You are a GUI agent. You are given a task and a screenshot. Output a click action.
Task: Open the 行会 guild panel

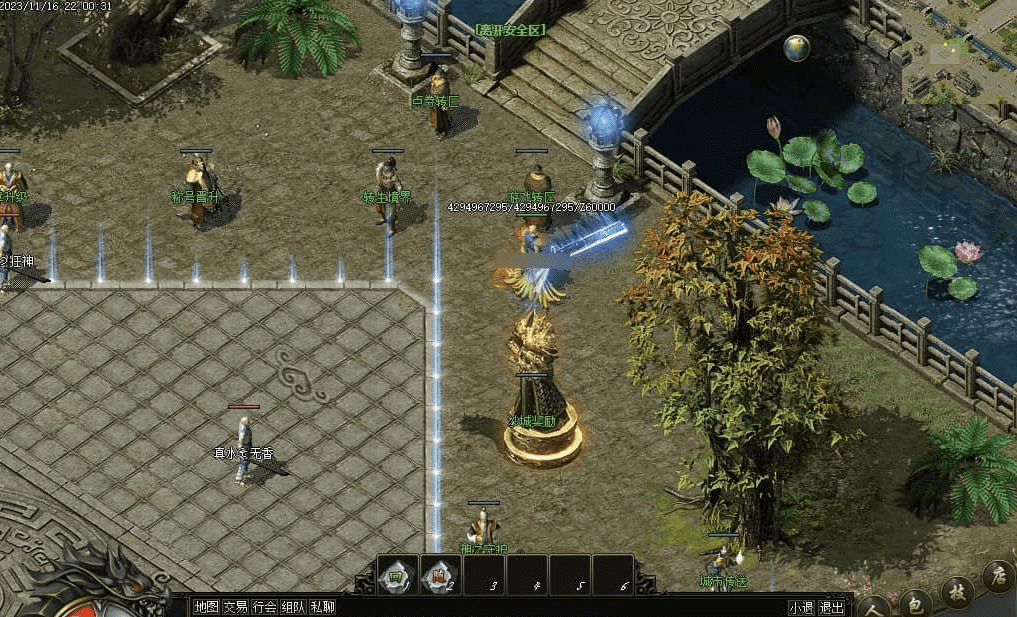(264, 606)
